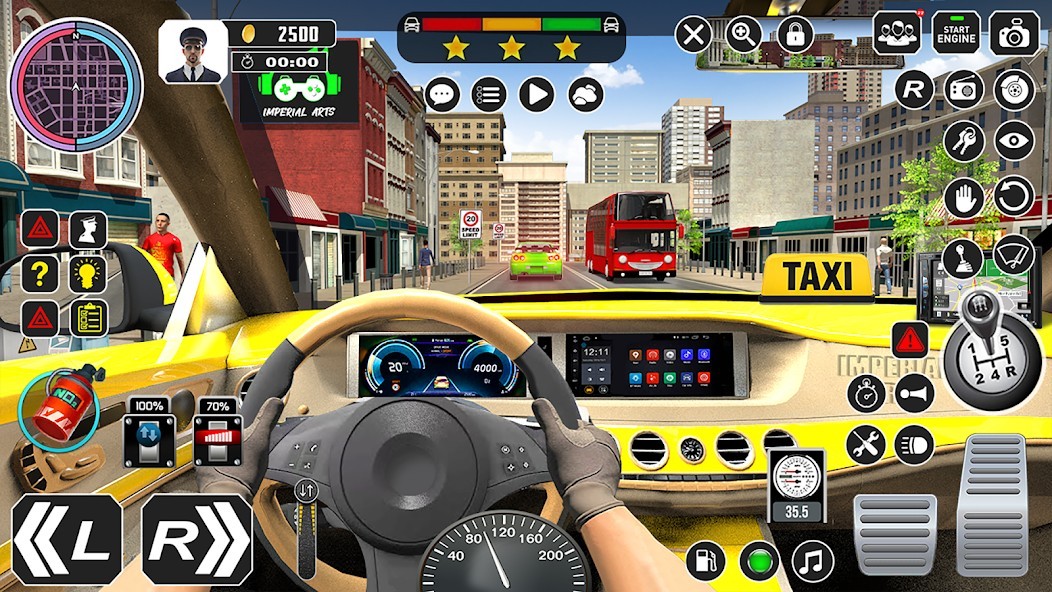This screenshot has width=1052, height=592.
Task: Zoom in with the magnifier icon
Action: pyautogui.click(x=744, y=35)
